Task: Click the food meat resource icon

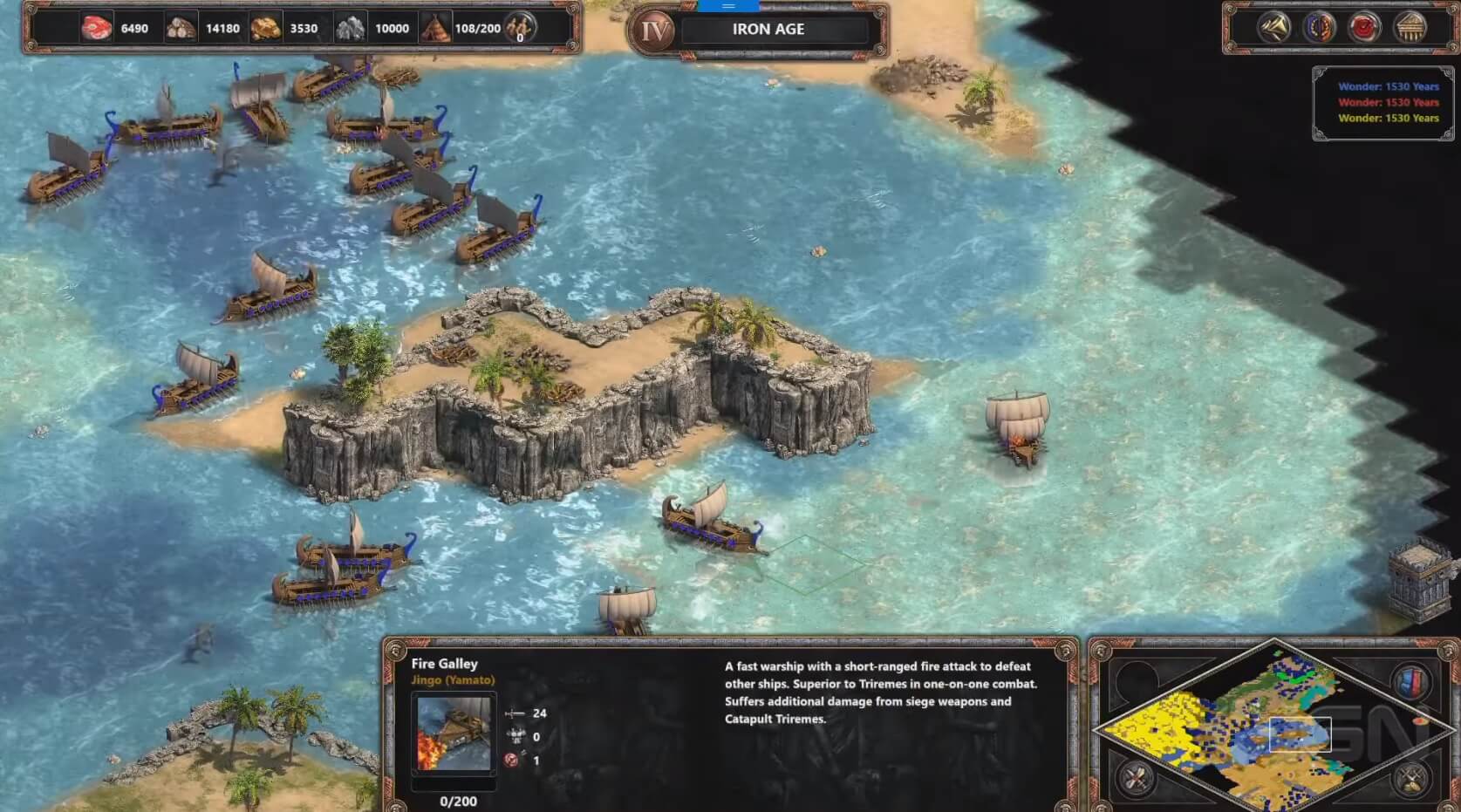Action: [96, 29]
